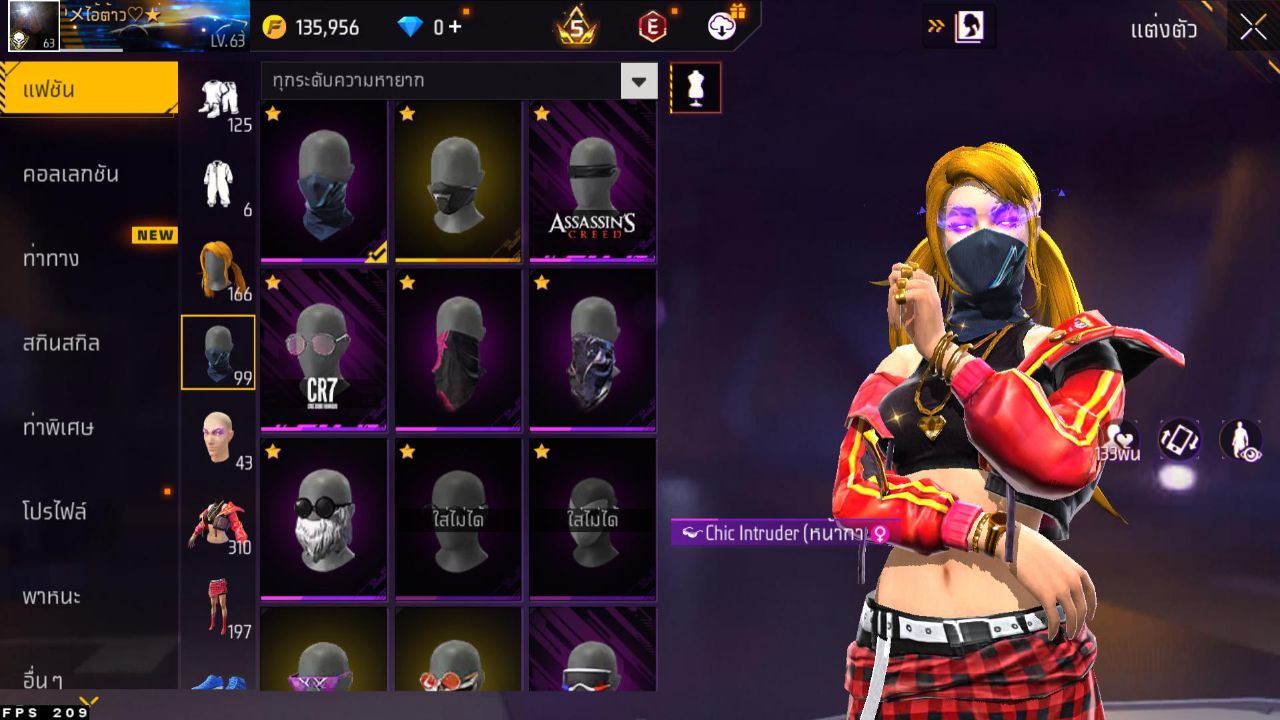Open the hairstyle category showing orange hair
Viewport: 1280px width, 720px height.
point(220,265)
